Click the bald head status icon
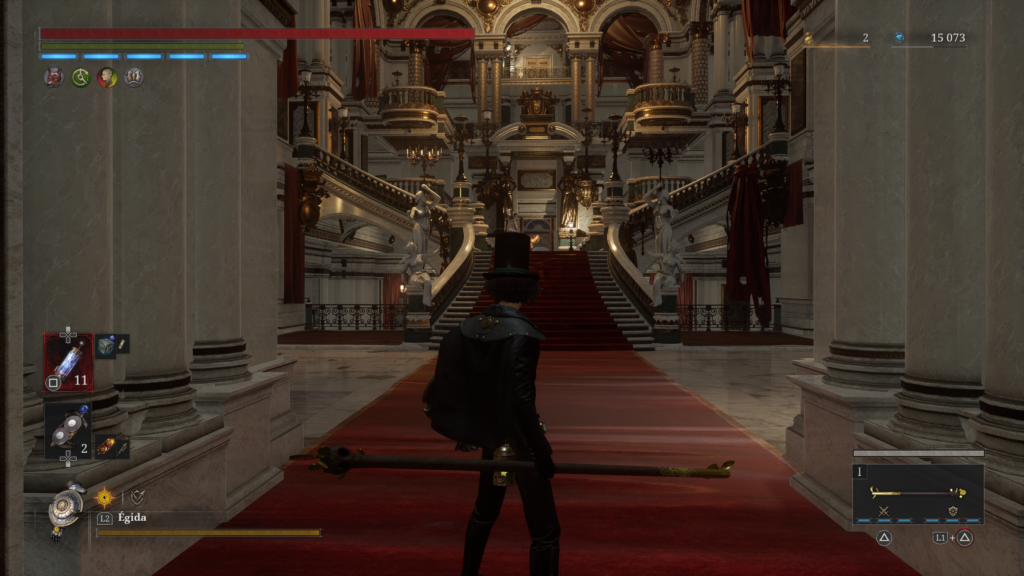The image size is (1024, 576). [107, 77]
